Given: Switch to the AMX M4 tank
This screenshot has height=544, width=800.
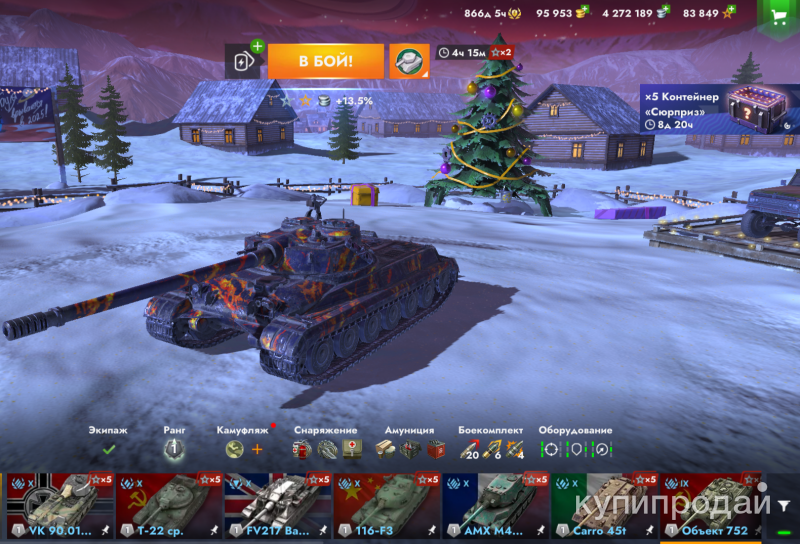Looking at the screenshot, I should (x=495, y=505).
